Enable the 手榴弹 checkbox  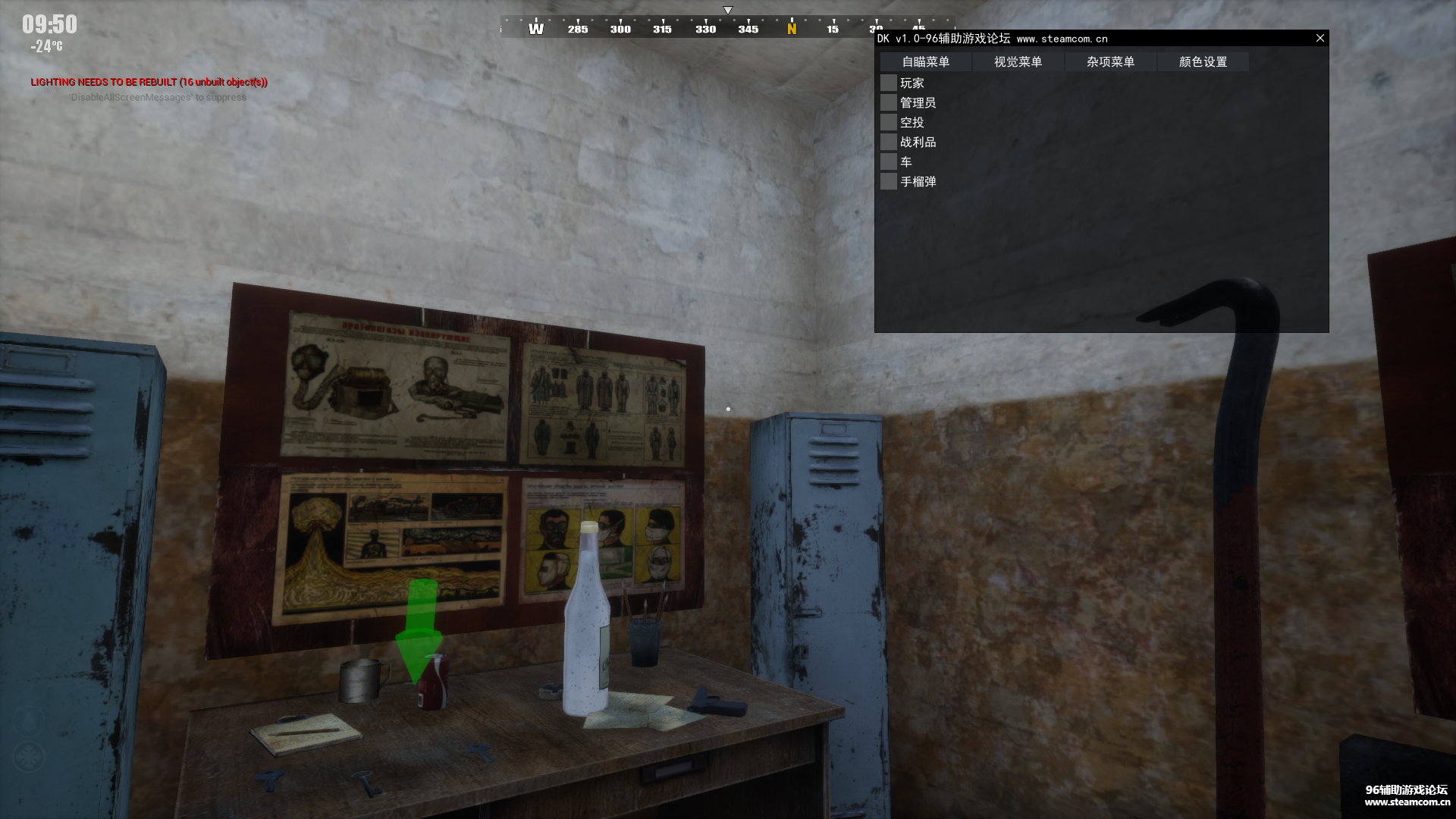(x=889, y=181)
